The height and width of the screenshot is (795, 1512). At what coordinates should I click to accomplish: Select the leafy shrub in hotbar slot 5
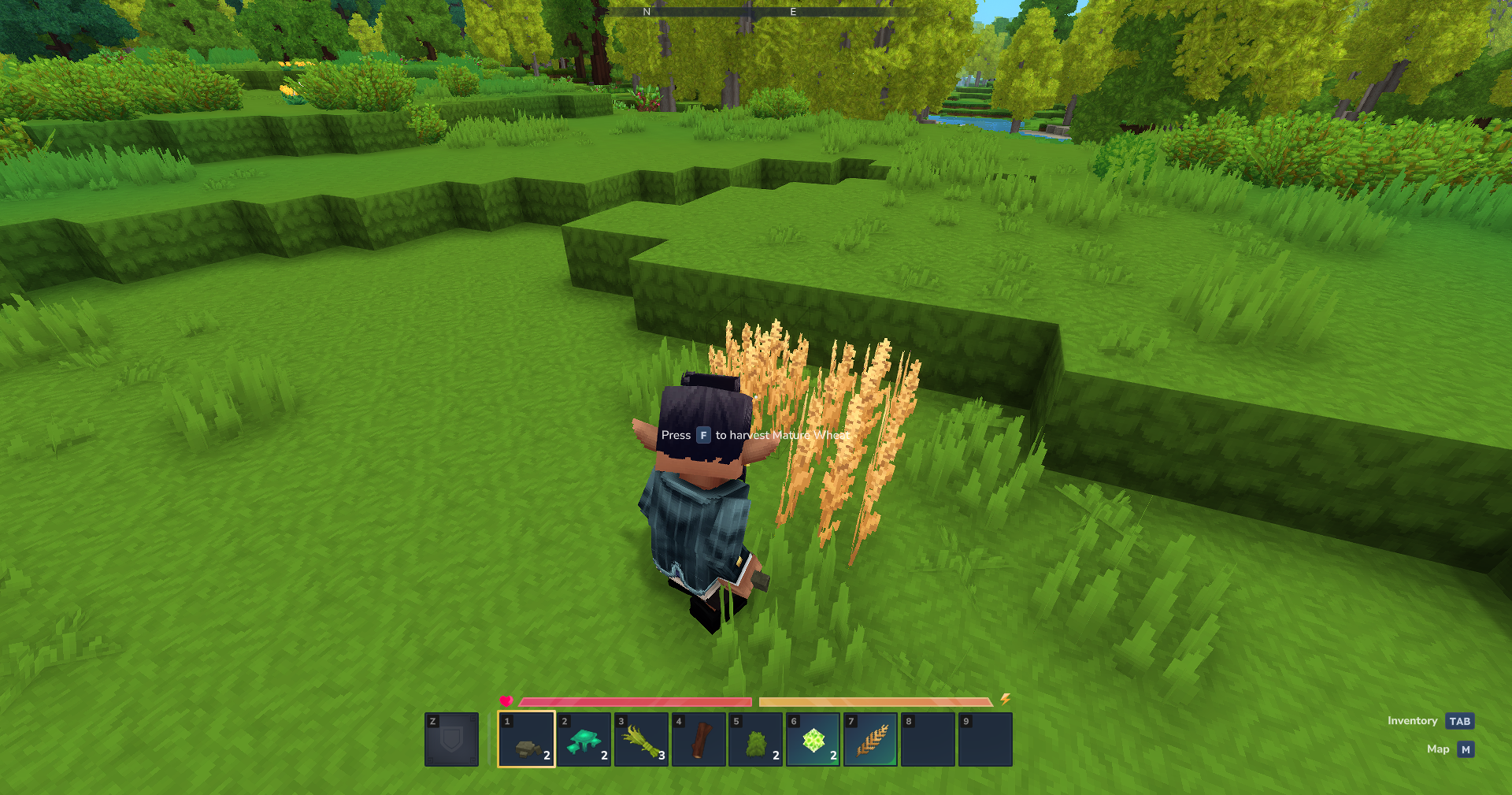[x=755, y=739]
